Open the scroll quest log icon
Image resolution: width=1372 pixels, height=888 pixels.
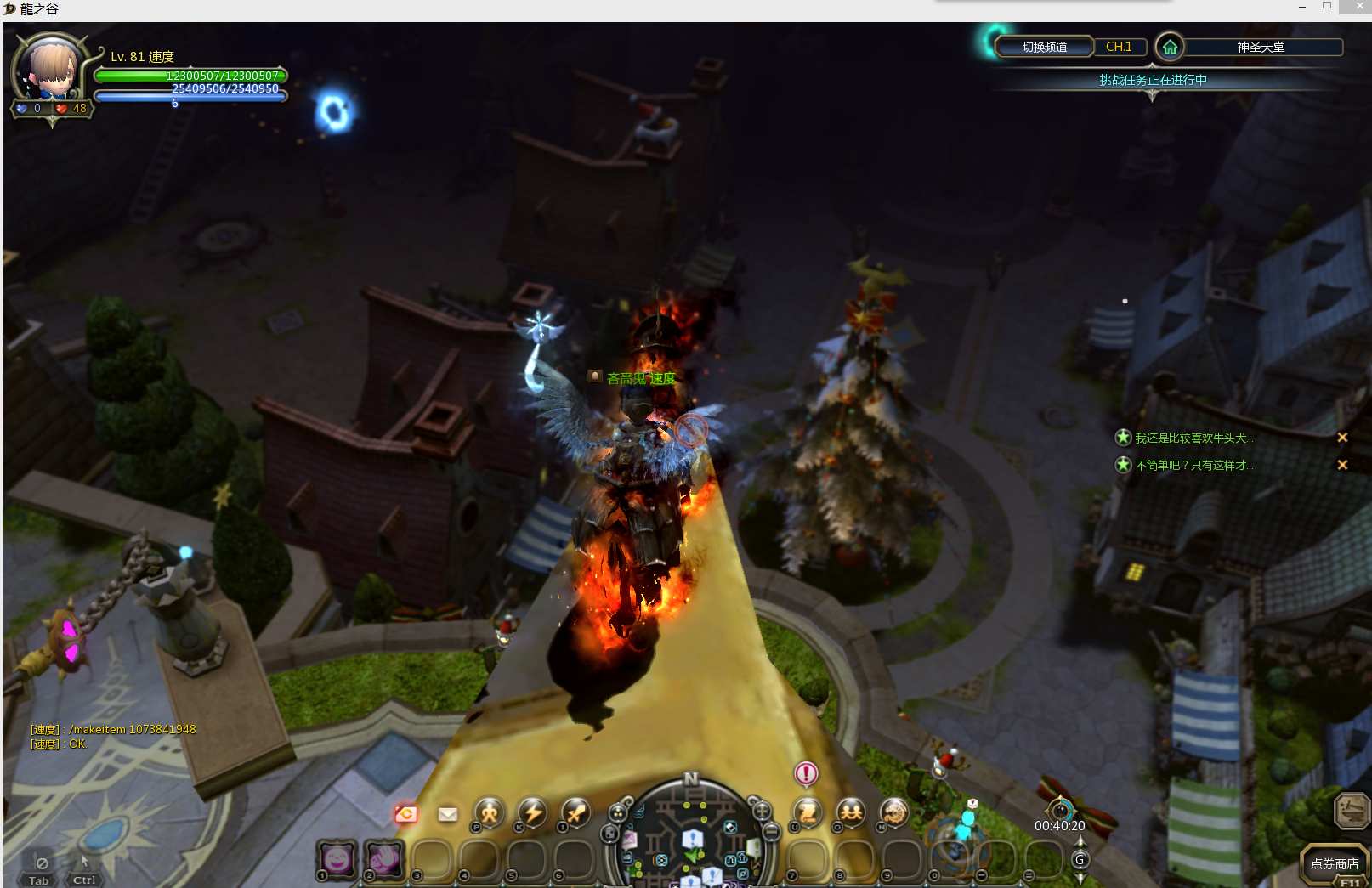[808, 812]
